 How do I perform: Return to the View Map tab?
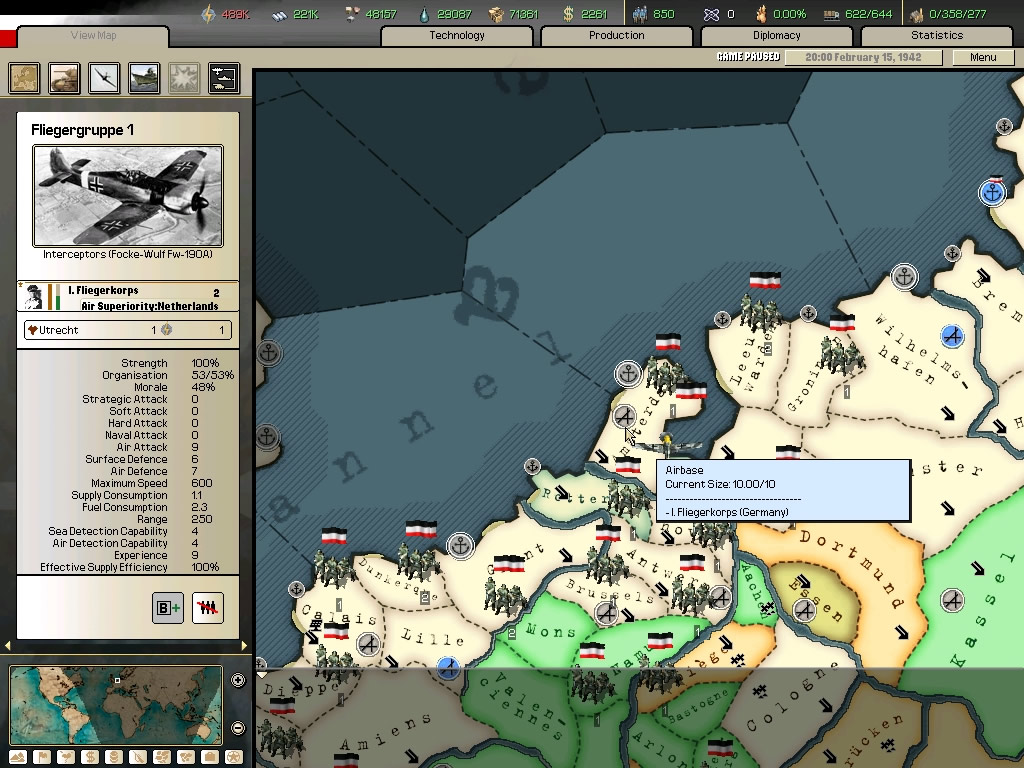click(x=93, y=36)
